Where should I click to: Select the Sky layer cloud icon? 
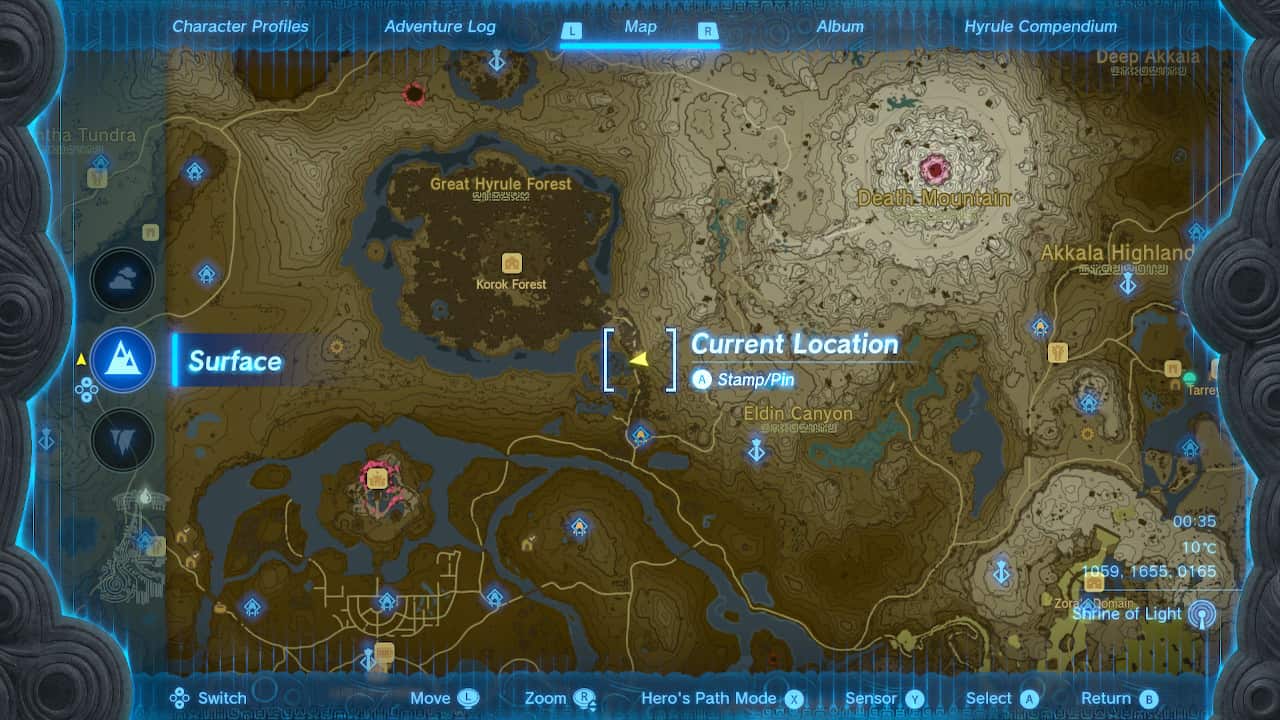pos(122,280)
